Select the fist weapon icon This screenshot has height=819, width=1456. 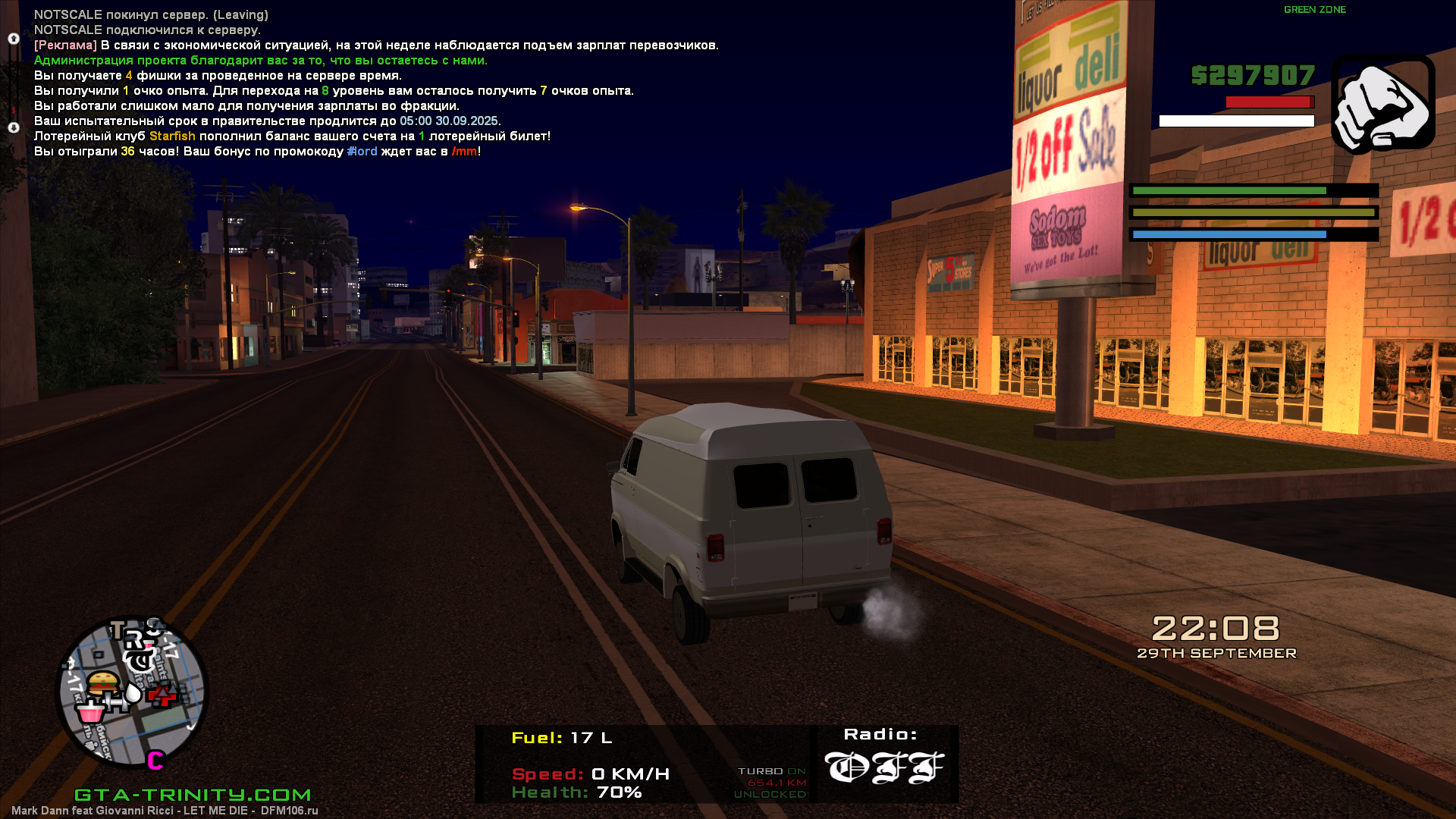[1382, 104]
